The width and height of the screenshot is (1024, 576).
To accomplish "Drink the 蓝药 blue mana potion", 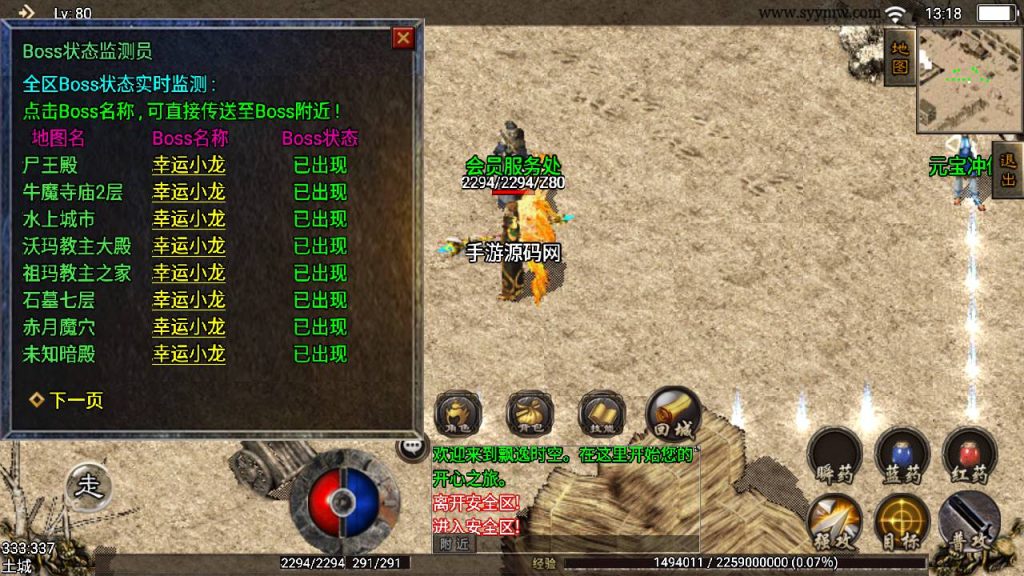I will [x=902, y=455].
